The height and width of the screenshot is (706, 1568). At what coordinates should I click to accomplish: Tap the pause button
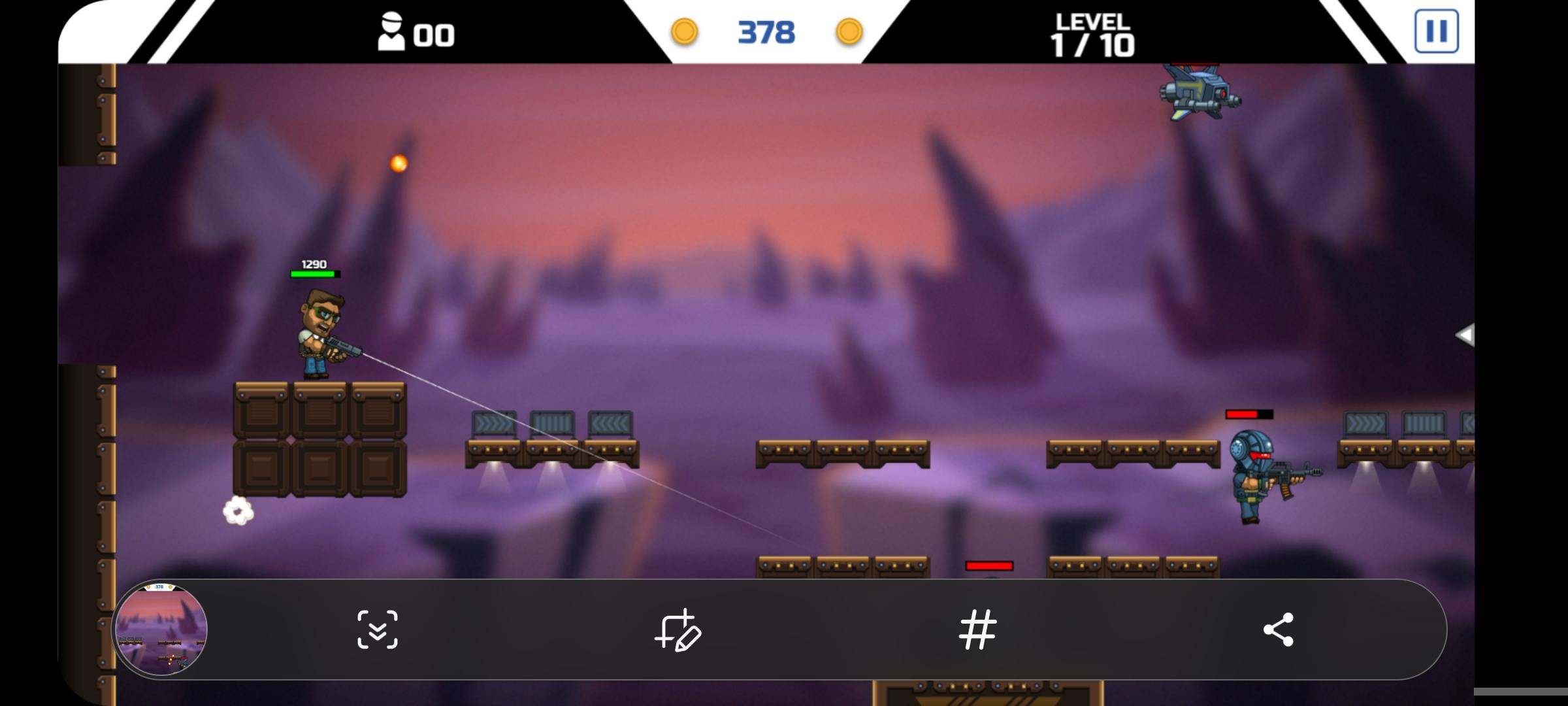click(1437, 31)
